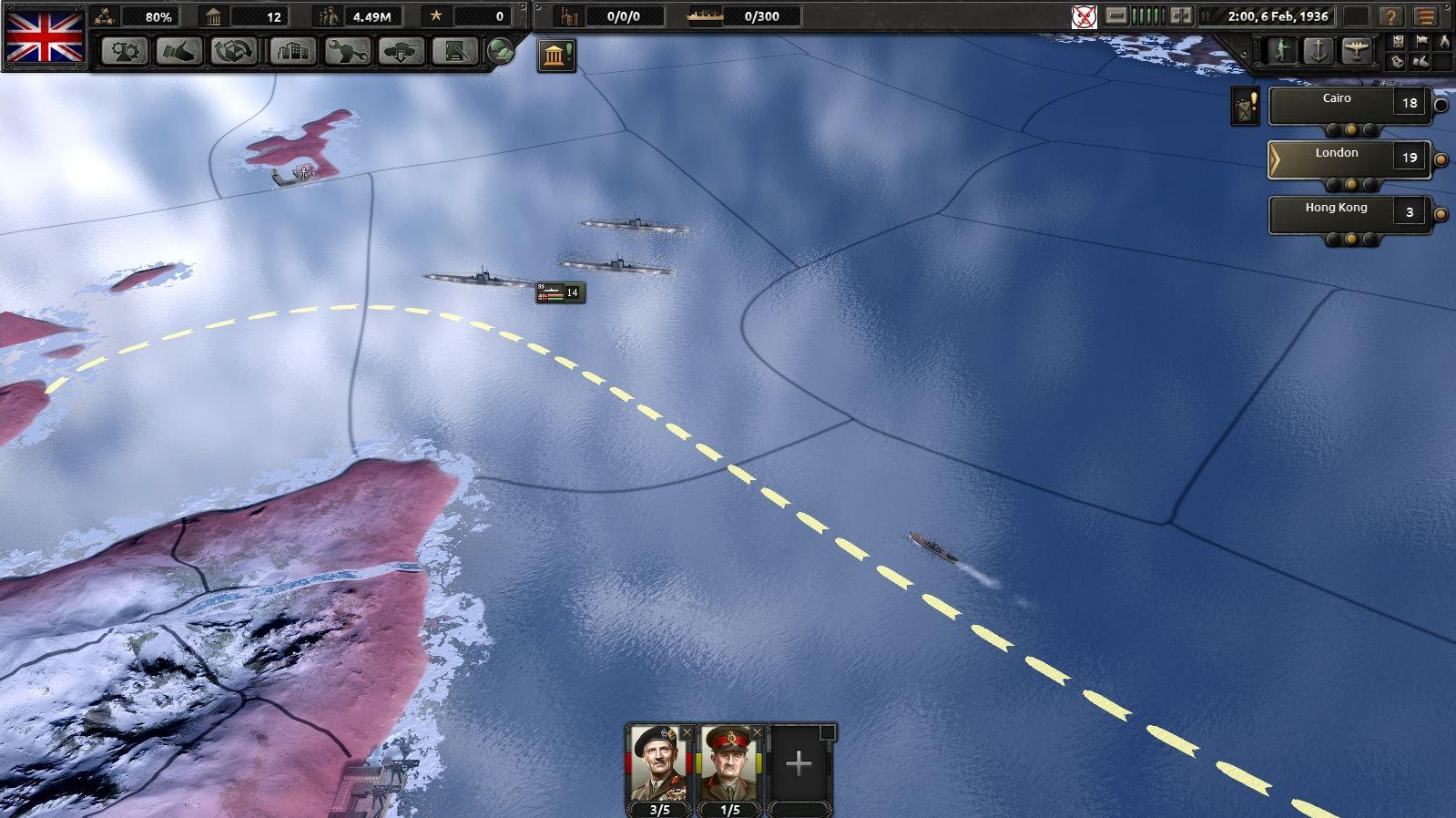Open the main game menu button
Screen dimensions: 1456x818
[1425, 17]
